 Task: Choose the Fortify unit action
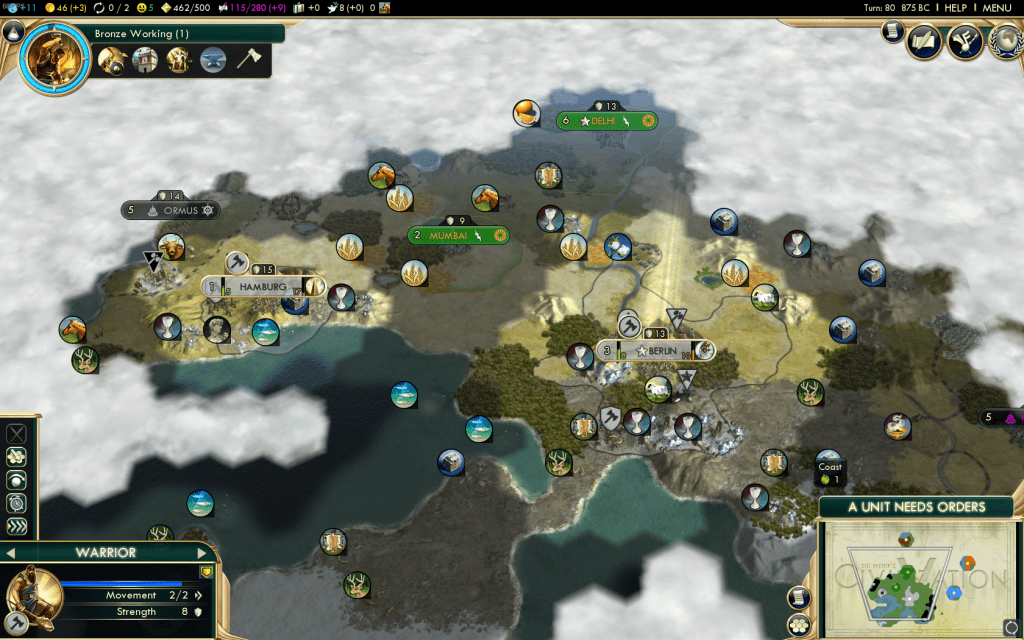(x=17, y=457)
